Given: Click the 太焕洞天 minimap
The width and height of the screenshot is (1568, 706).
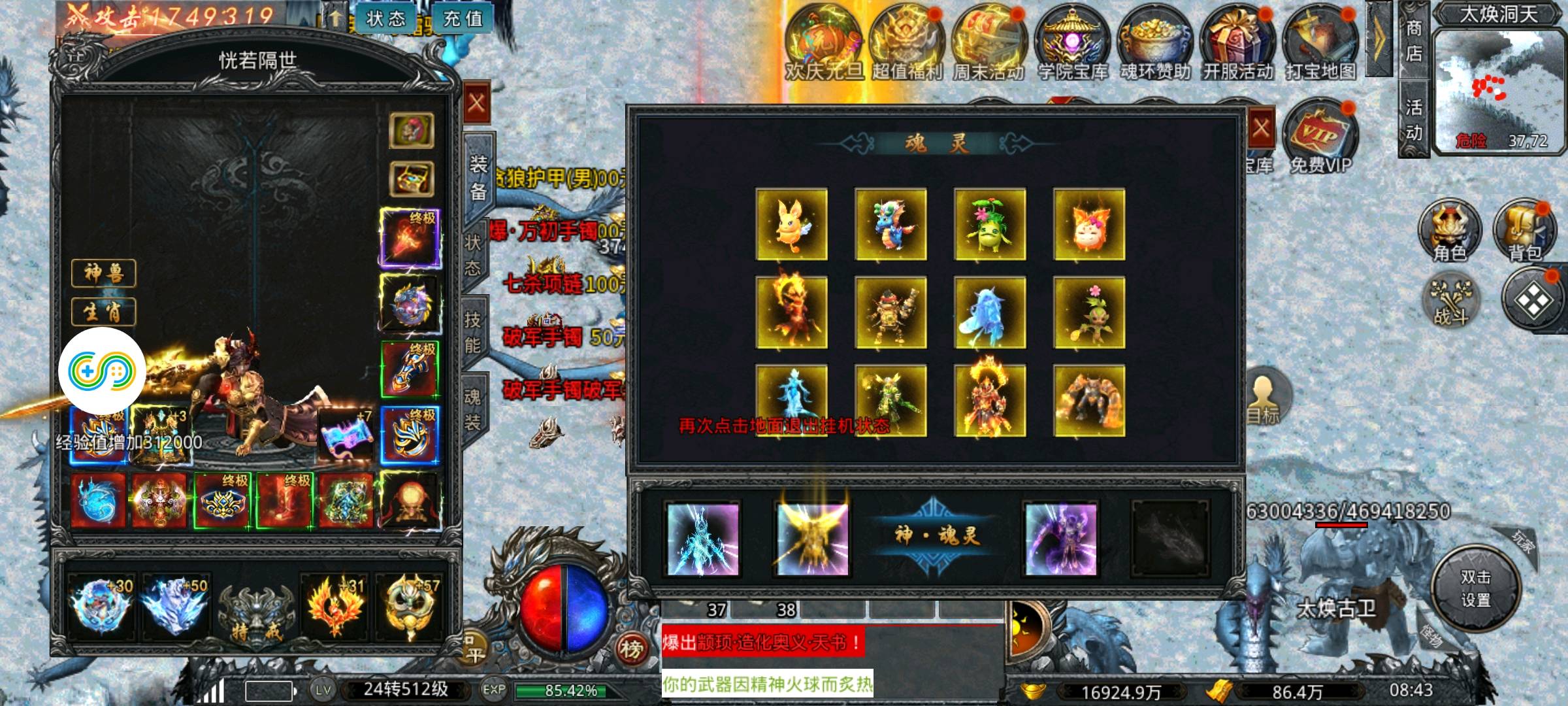Looking at the screenshot, I should coord(1499,88).
